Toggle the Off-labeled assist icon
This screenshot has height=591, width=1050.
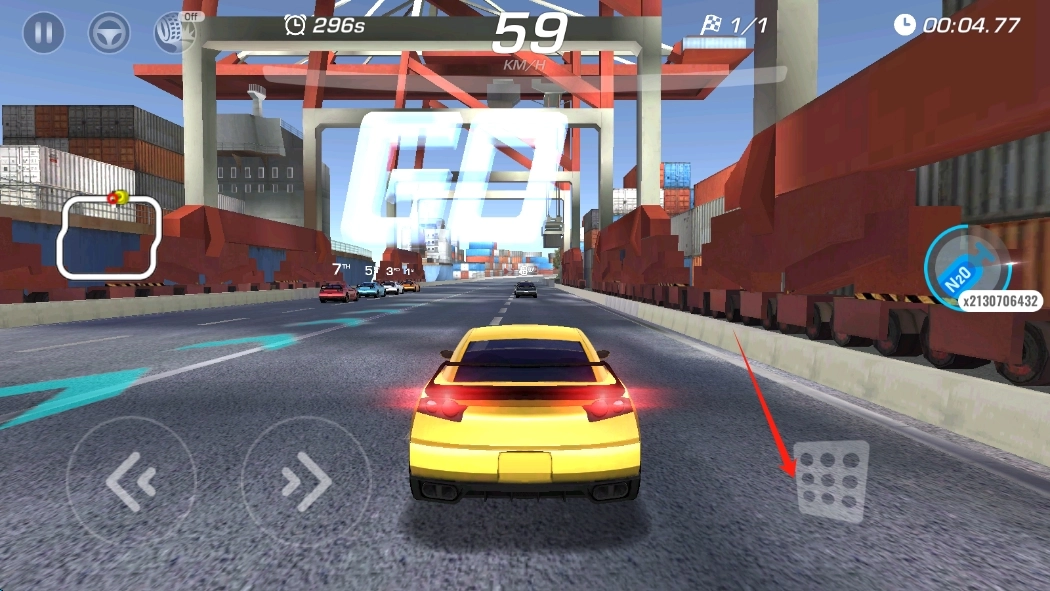click(174, 33)
